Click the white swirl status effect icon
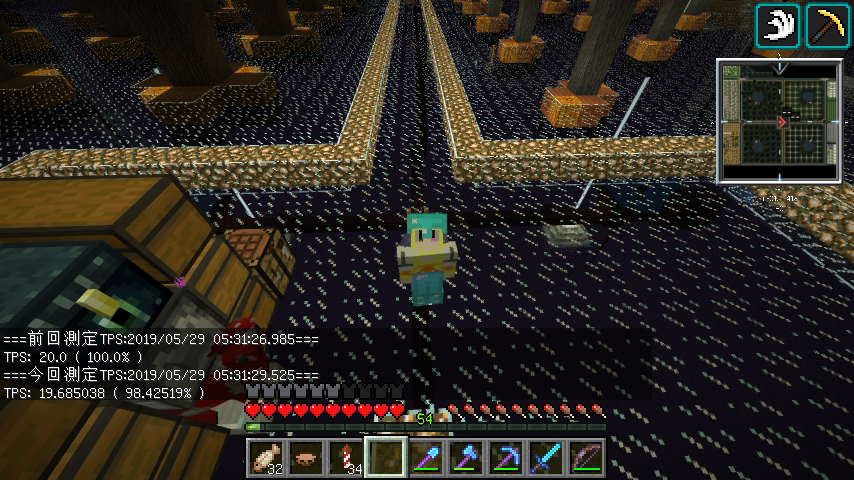The width and height of the screenshot is (854, 480). pyautogui.click(x=776, y=25)
